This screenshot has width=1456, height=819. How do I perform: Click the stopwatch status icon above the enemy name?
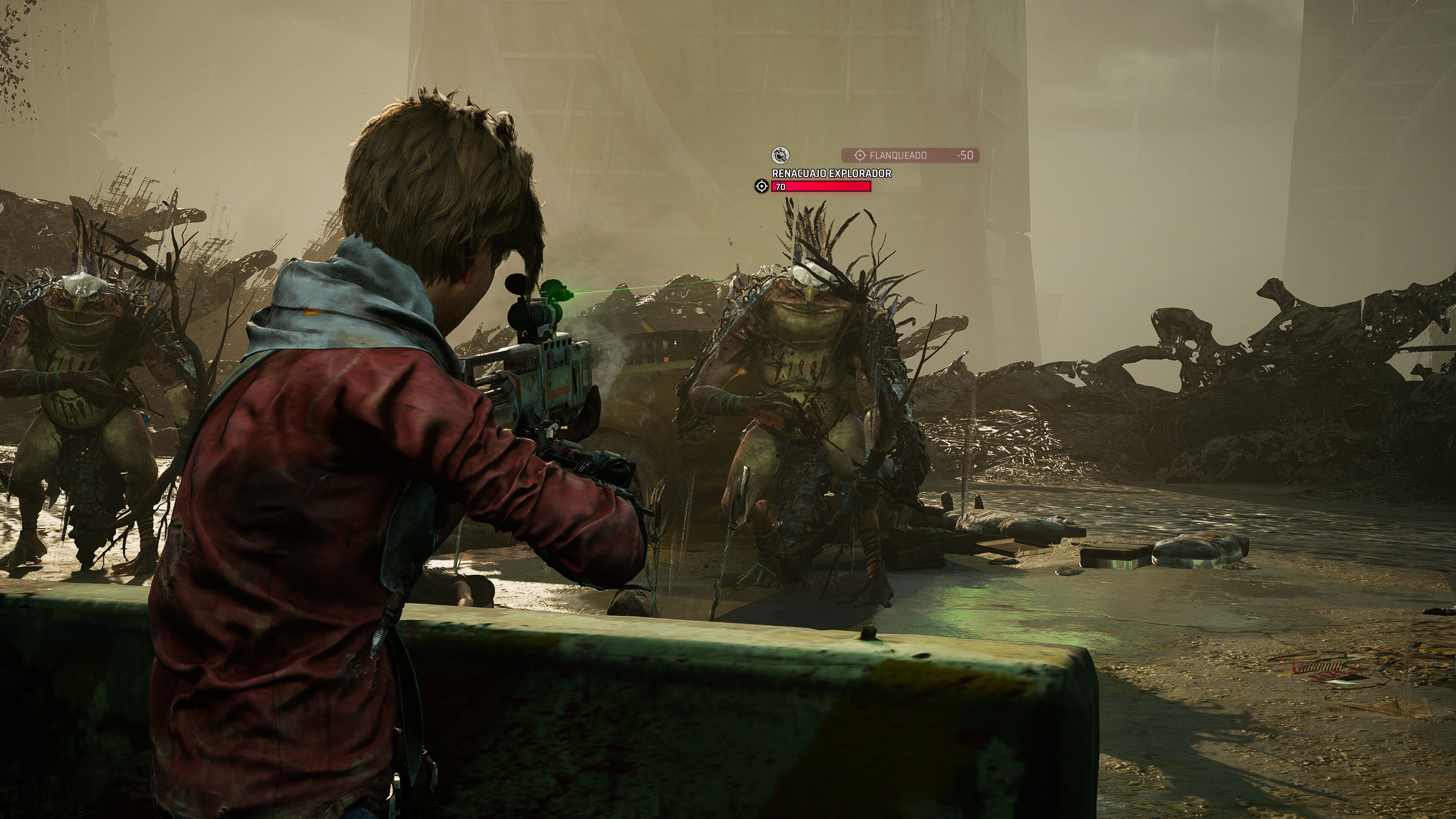[780, 155]
